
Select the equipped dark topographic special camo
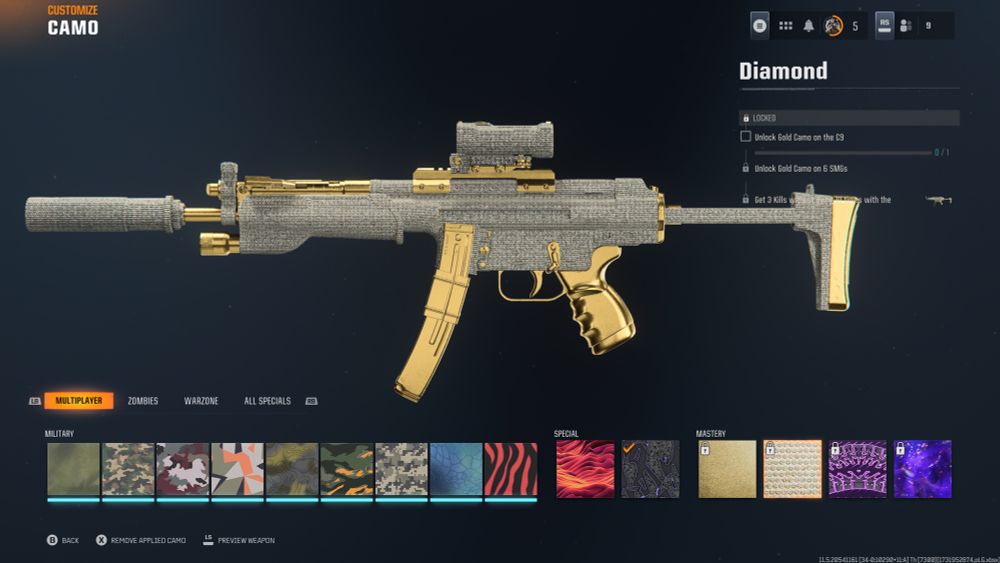pyautogui.click(x=650, y=469)
